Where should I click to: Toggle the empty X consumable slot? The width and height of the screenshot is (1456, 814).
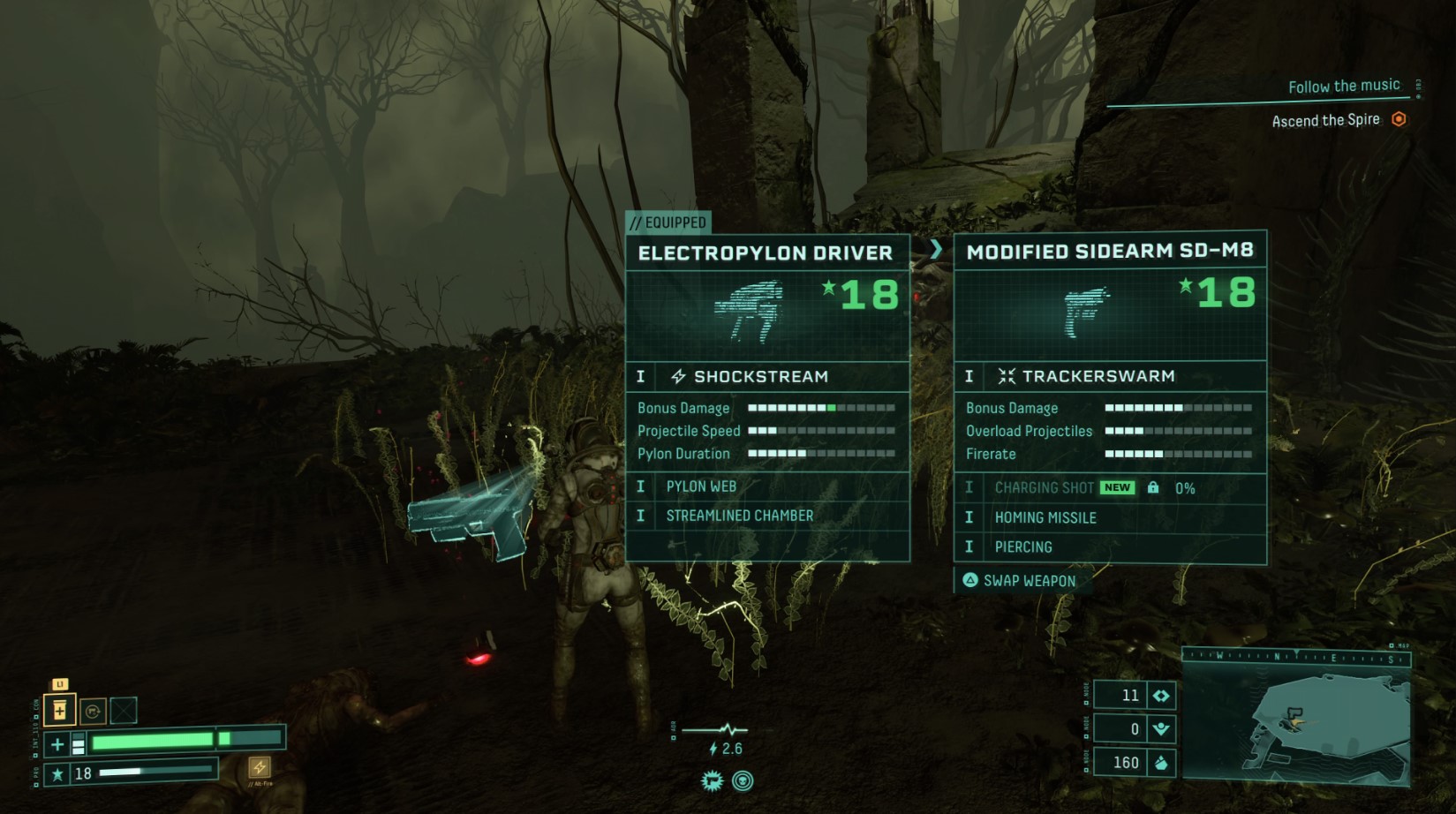pyautogui.click(x=124, y=711)
